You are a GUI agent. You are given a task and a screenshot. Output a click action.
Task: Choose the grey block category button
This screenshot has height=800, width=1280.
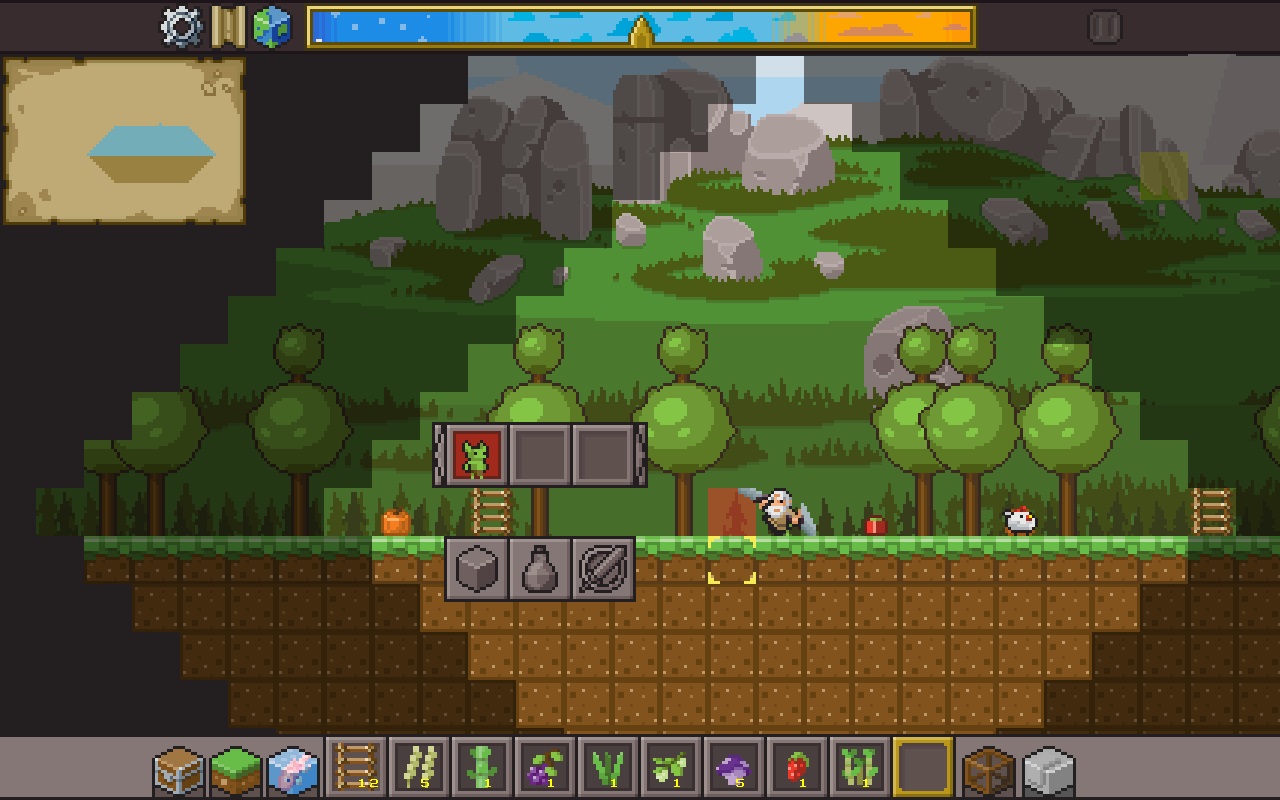(x=477, y=569)
